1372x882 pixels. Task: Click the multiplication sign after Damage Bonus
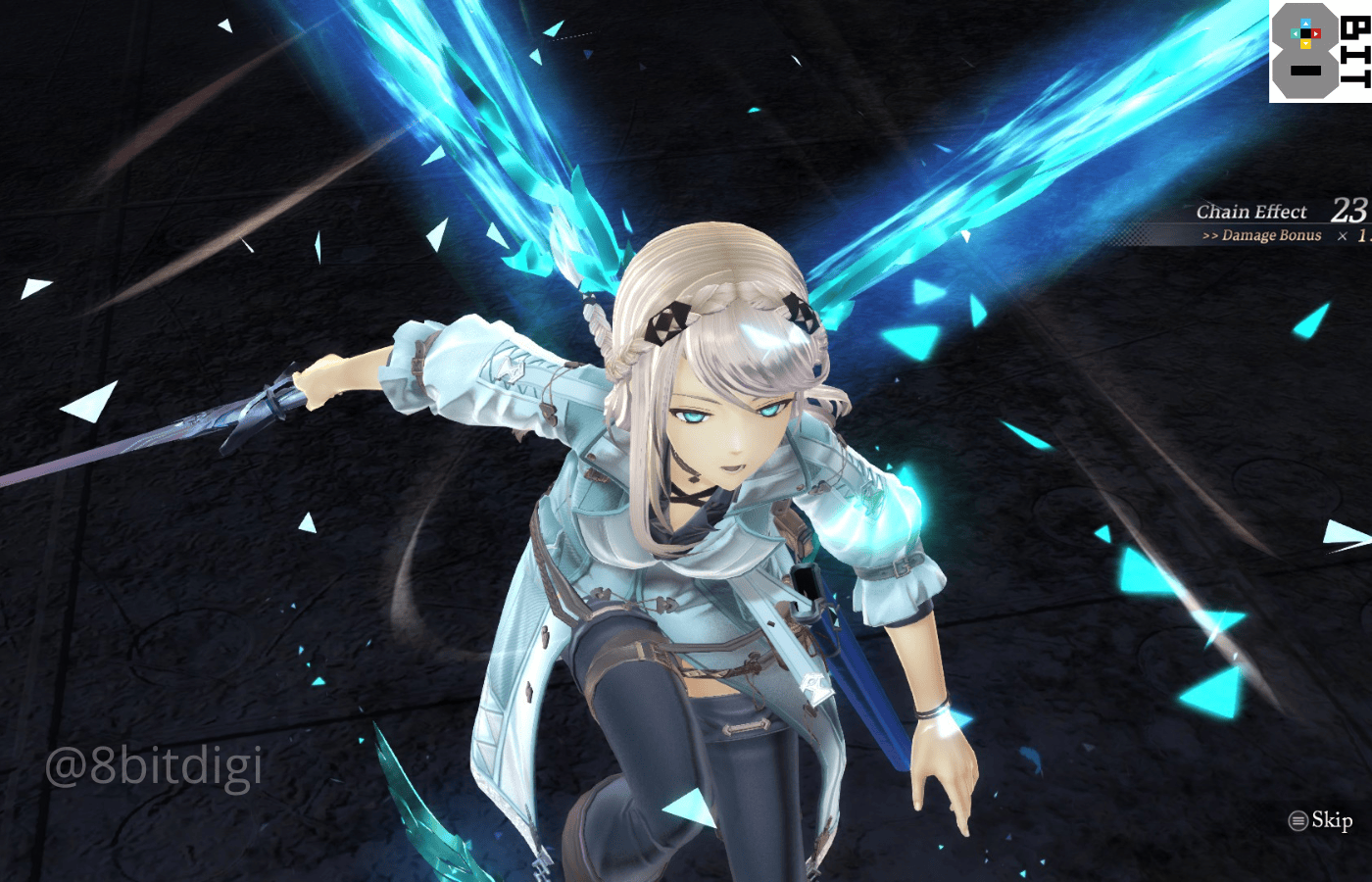click(1342, 235)
